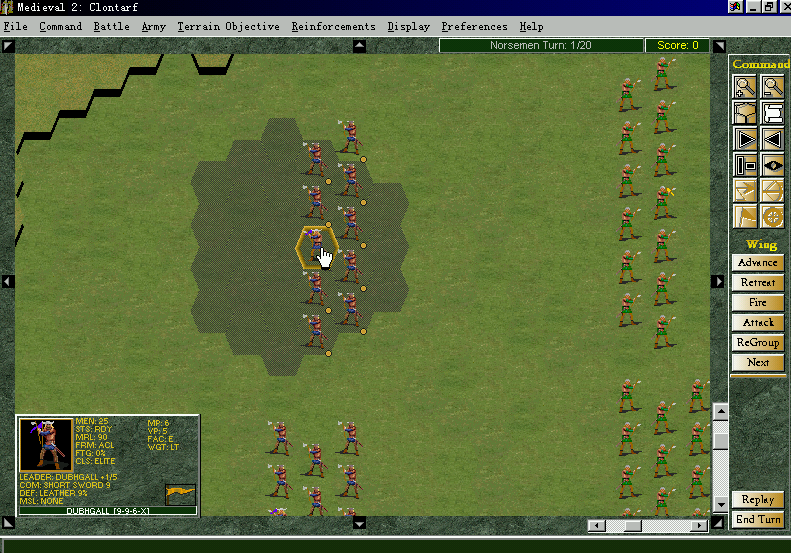Open the Command menu

61,26
